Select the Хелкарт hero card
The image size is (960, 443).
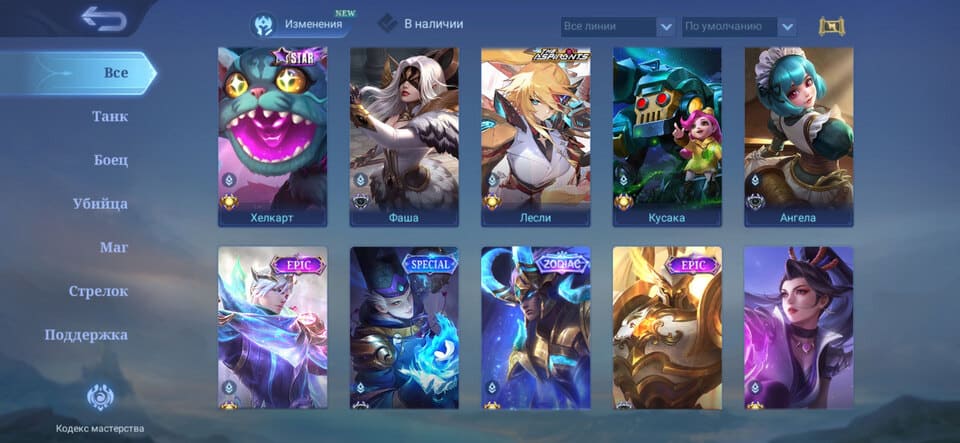tap(272, 137)
